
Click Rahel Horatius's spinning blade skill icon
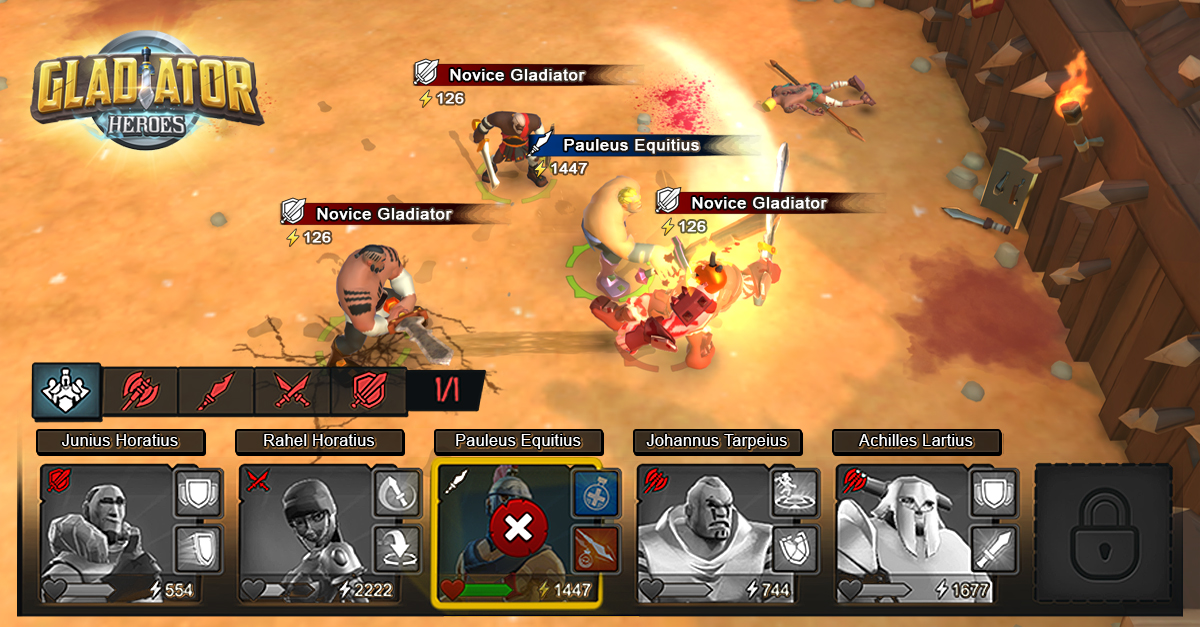click(x=396, y=493)
